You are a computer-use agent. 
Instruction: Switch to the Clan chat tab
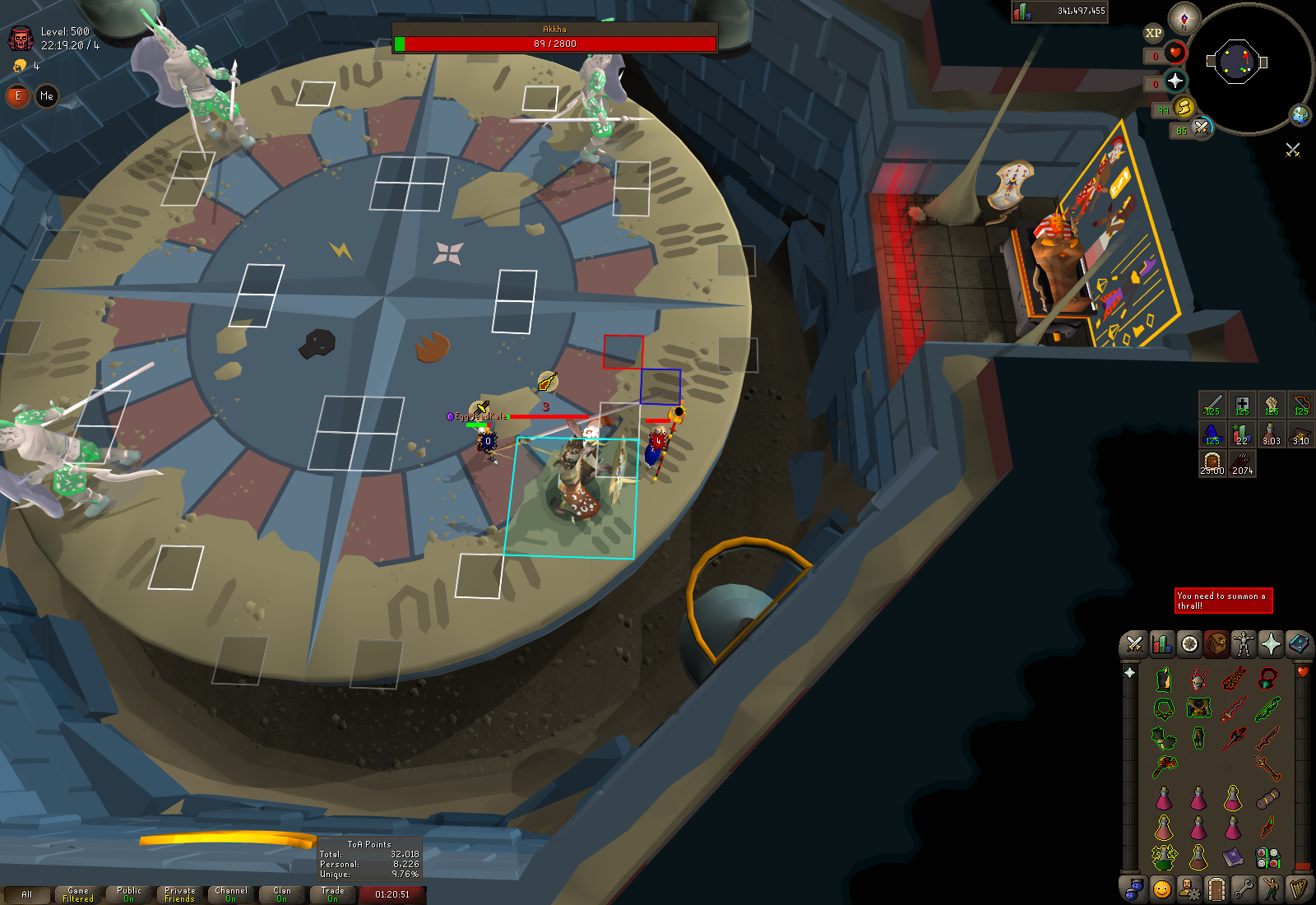(281, 894)
